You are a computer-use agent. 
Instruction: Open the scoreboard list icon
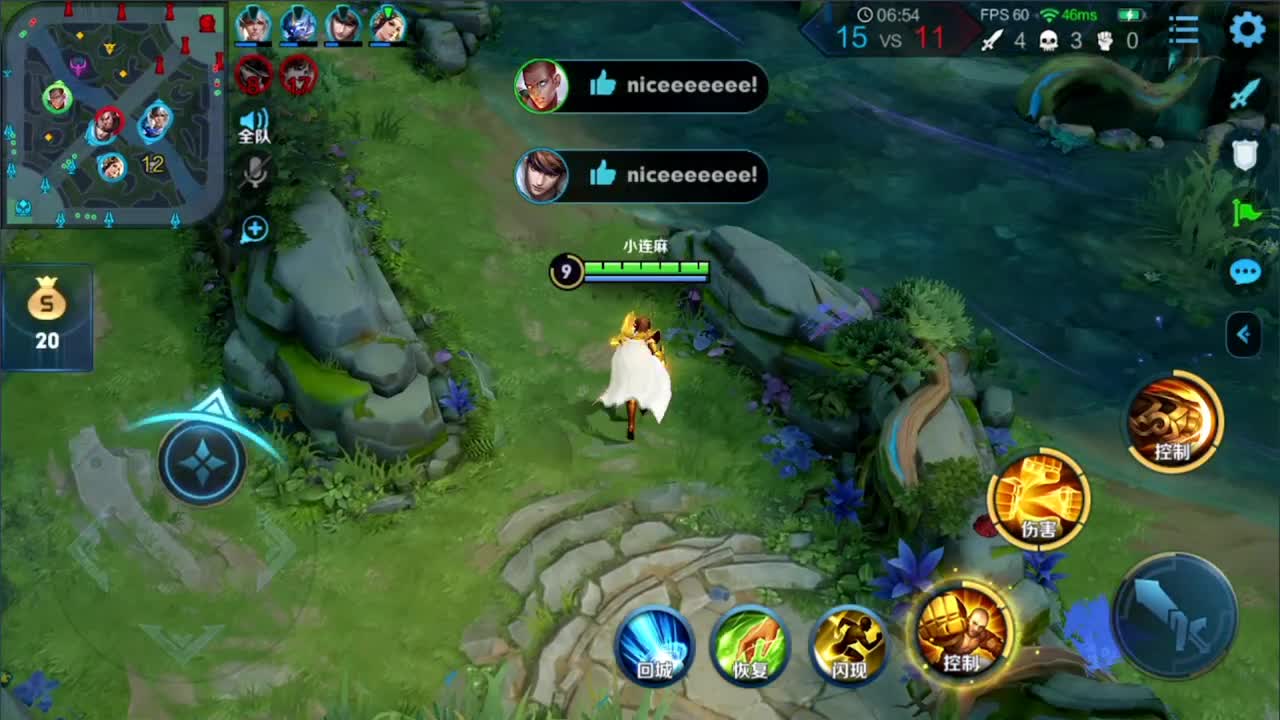(1184, 30)
